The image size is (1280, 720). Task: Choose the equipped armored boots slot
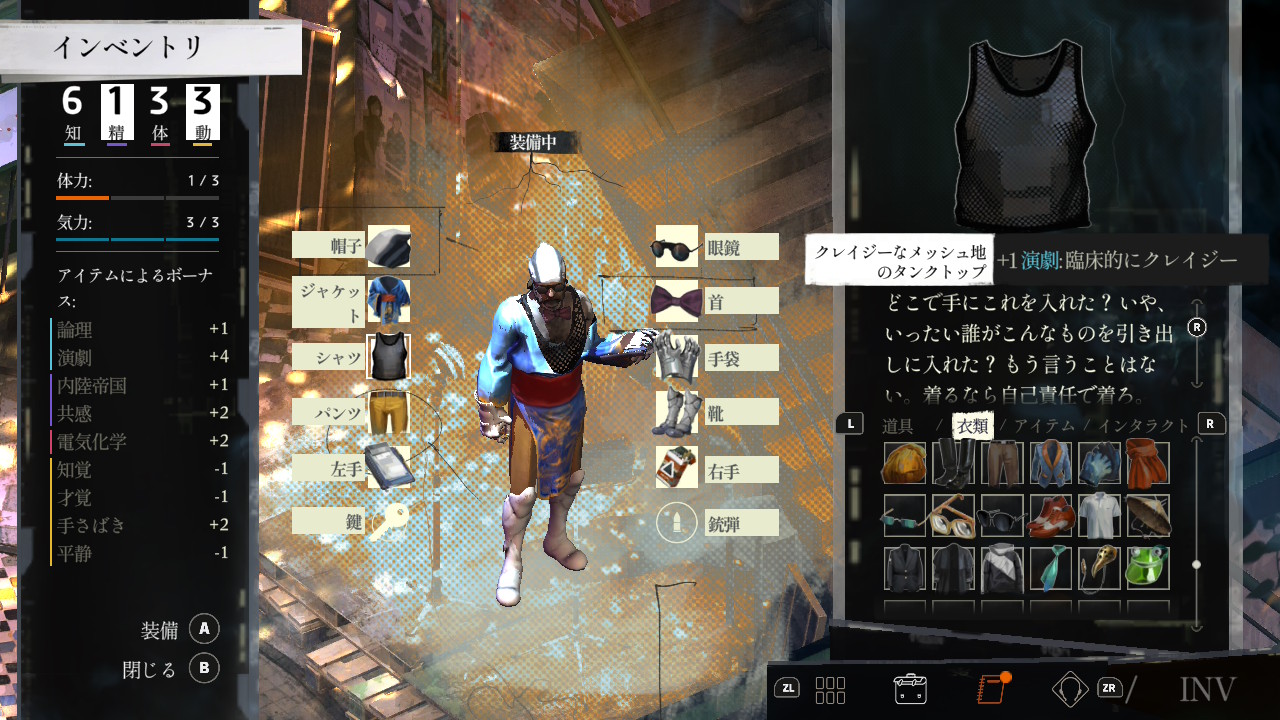676,412
